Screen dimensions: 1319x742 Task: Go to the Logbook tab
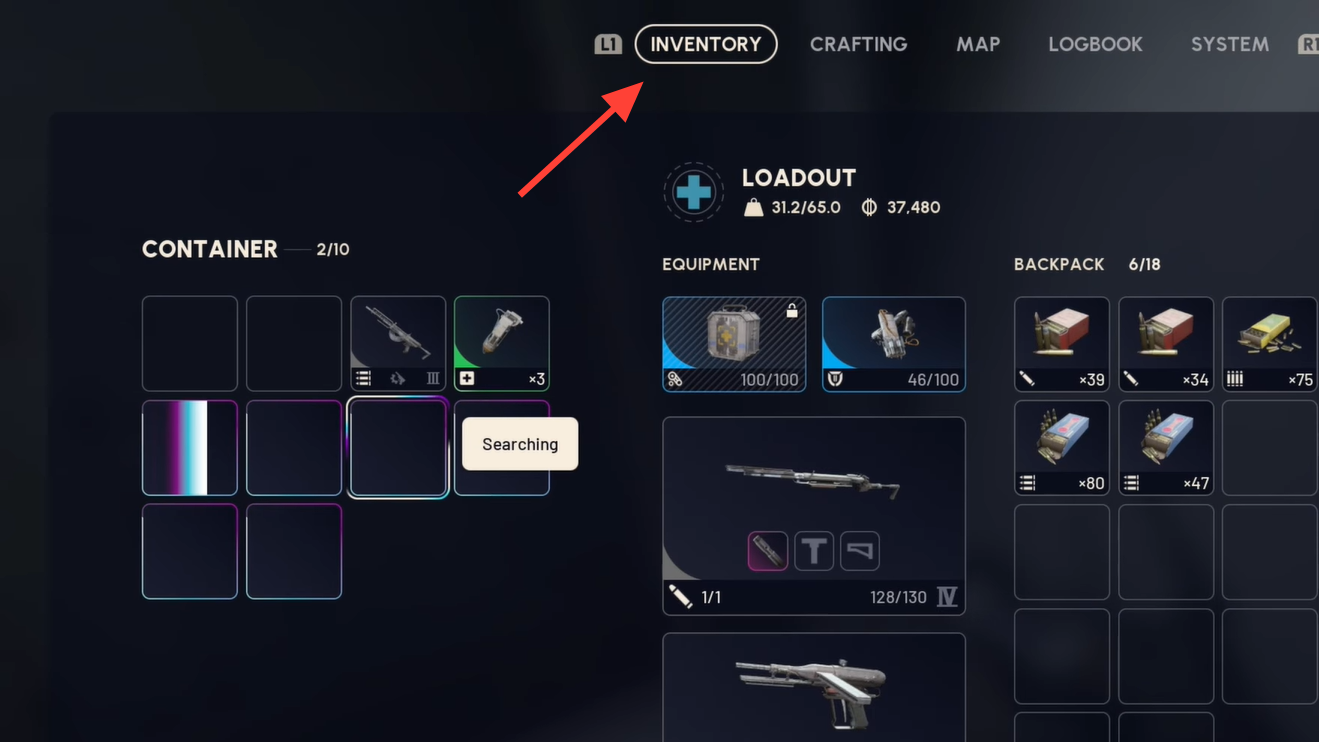[x=1095, y=44]
